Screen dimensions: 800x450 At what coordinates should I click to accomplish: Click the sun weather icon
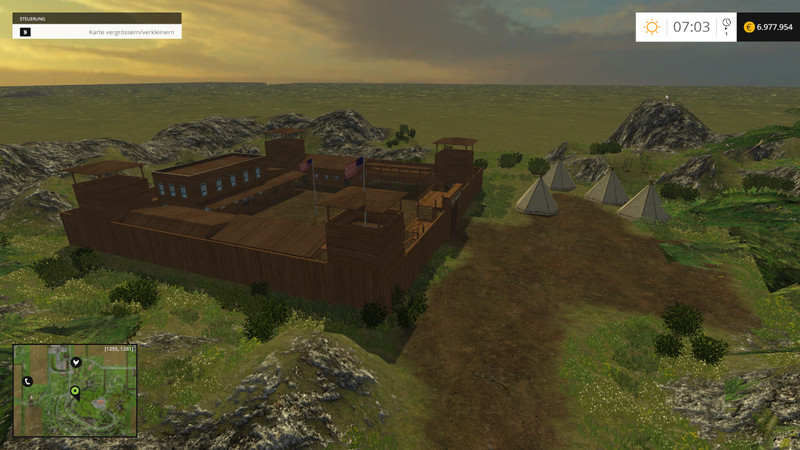(652, 27)
